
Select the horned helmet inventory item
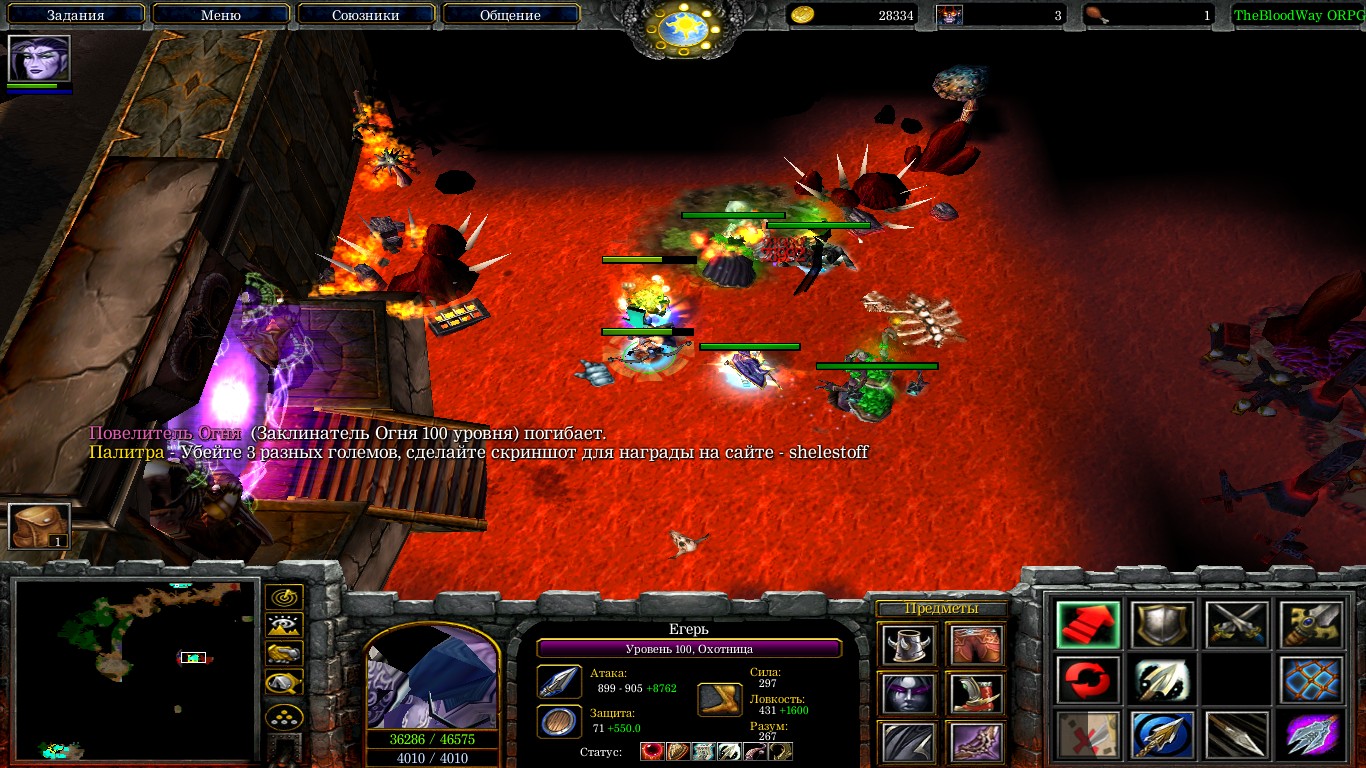908,645
